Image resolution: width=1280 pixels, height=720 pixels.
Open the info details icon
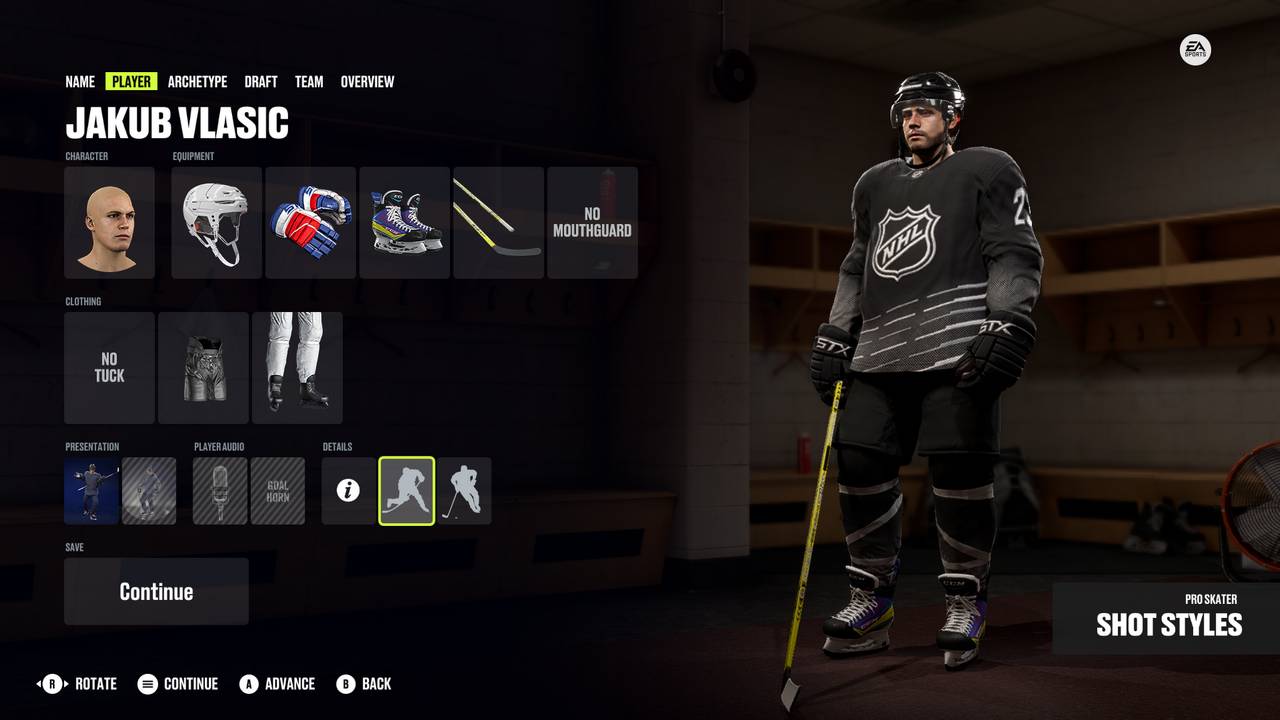point(348,491)
